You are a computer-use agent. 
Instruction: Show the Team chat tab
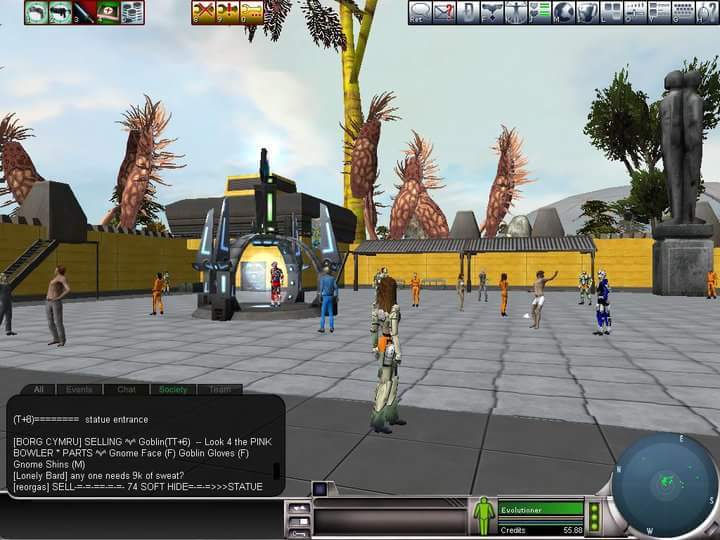(x=219, y=389)
